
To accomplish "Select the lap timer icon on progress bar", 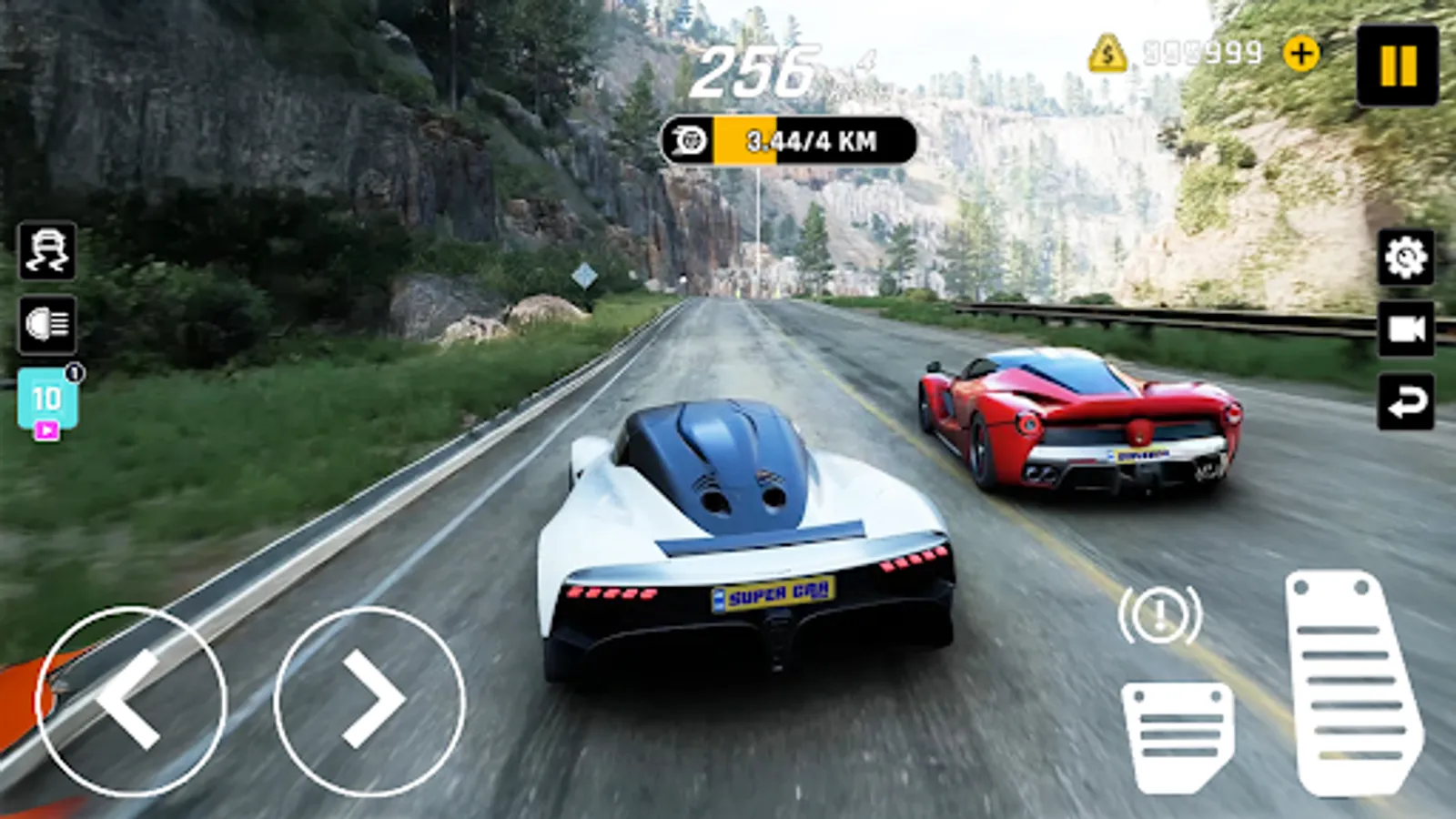I will click(689, 138).
